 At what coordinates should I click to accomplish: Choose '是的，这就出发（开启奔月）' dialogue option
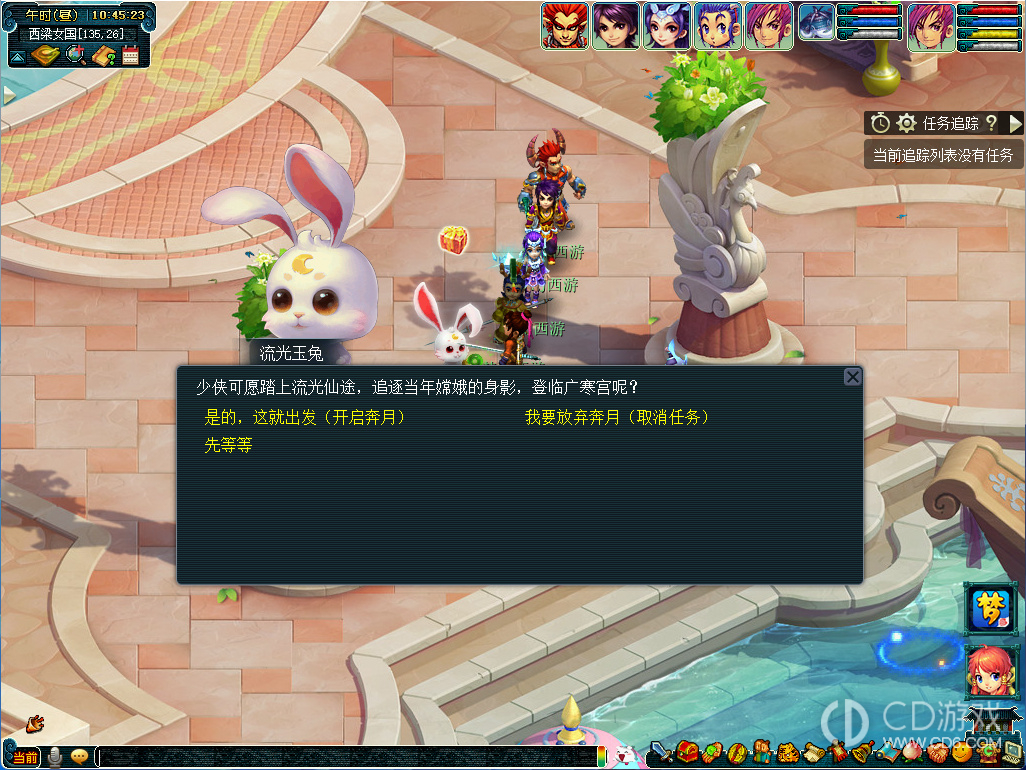(x=305, y=417)
